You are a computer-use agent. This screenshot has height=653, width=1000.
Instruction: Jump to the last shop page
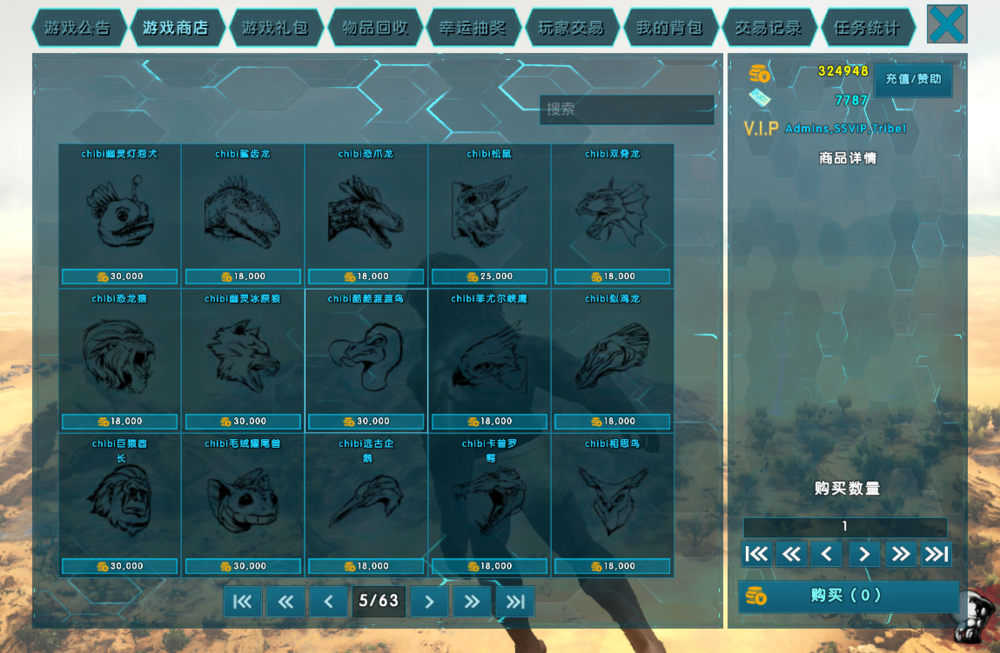click(x=515, y=601)
